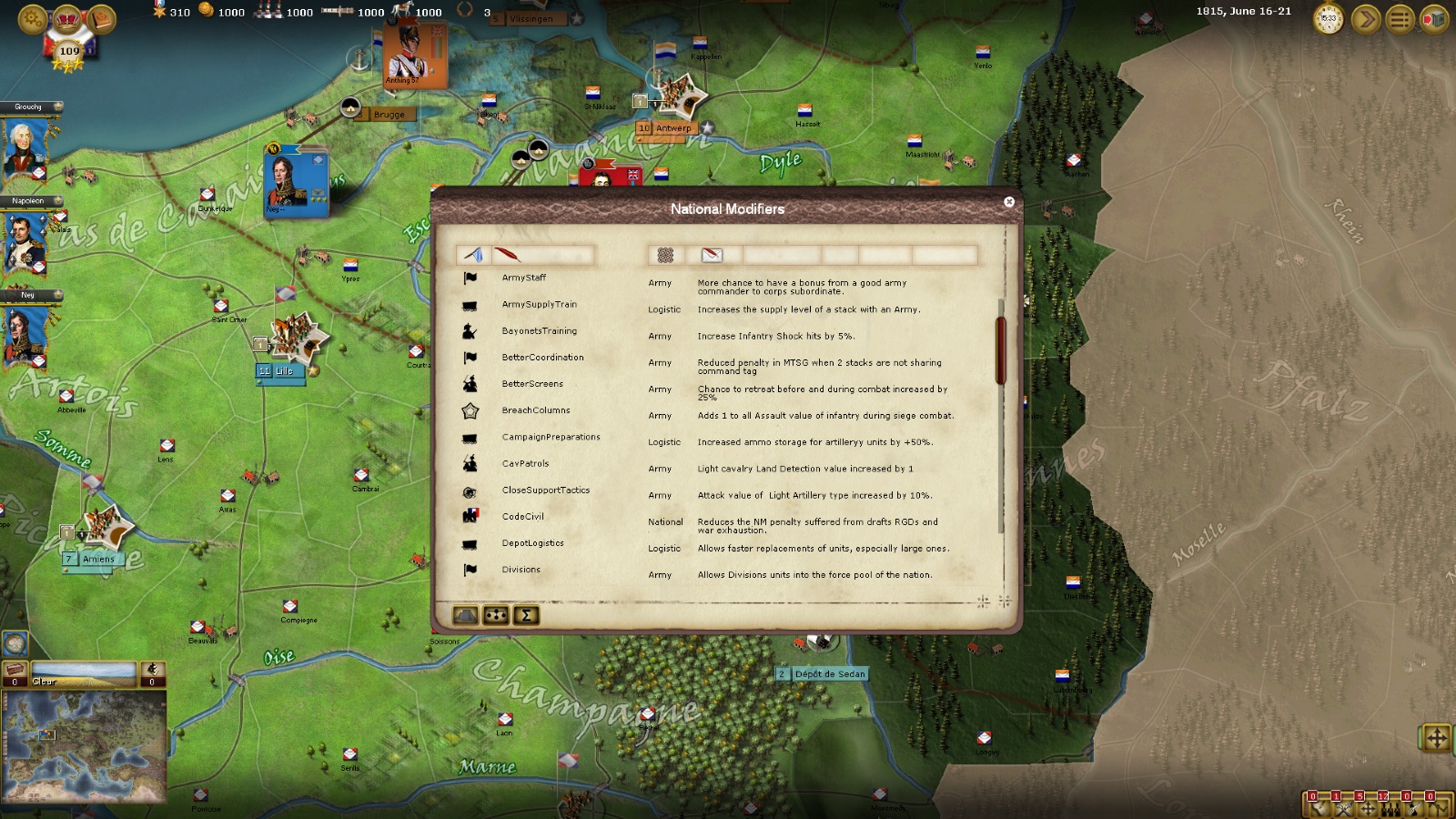Close the National Modifiers window

click(1008, 202)
